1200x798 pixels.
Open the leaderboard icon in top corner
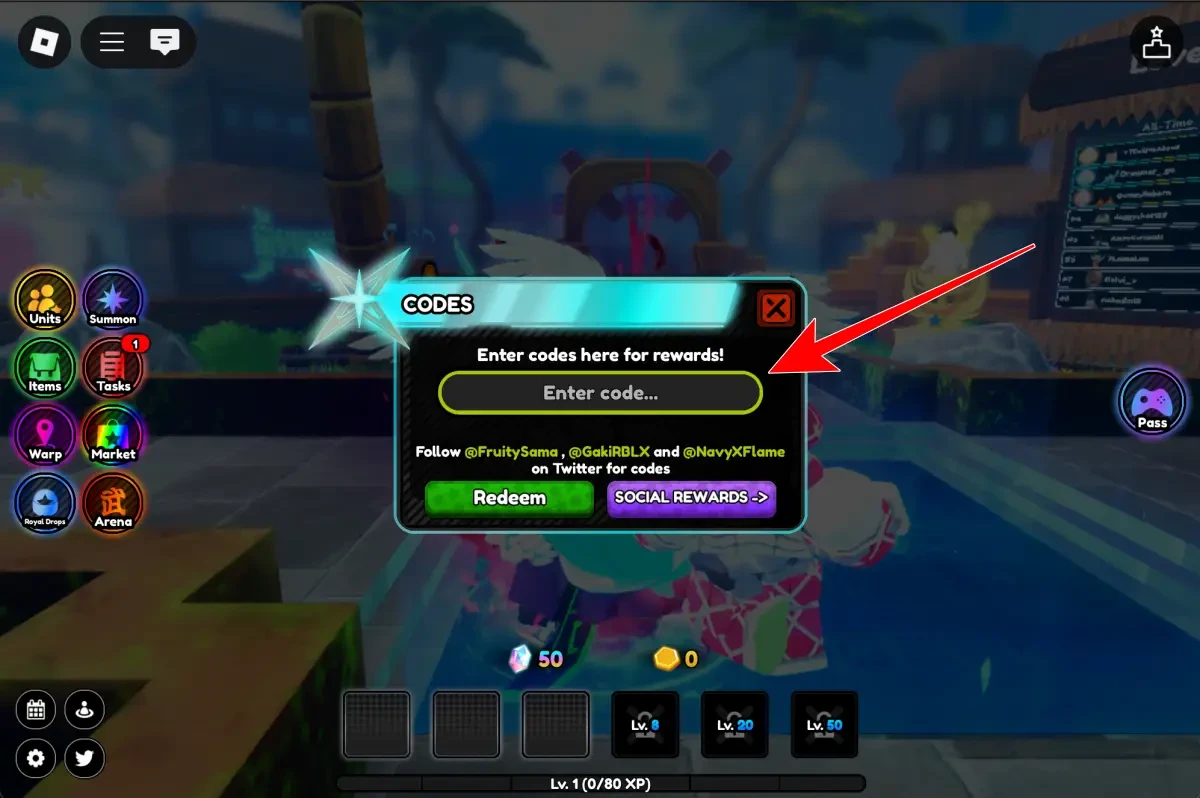[x=1156, y=43]
